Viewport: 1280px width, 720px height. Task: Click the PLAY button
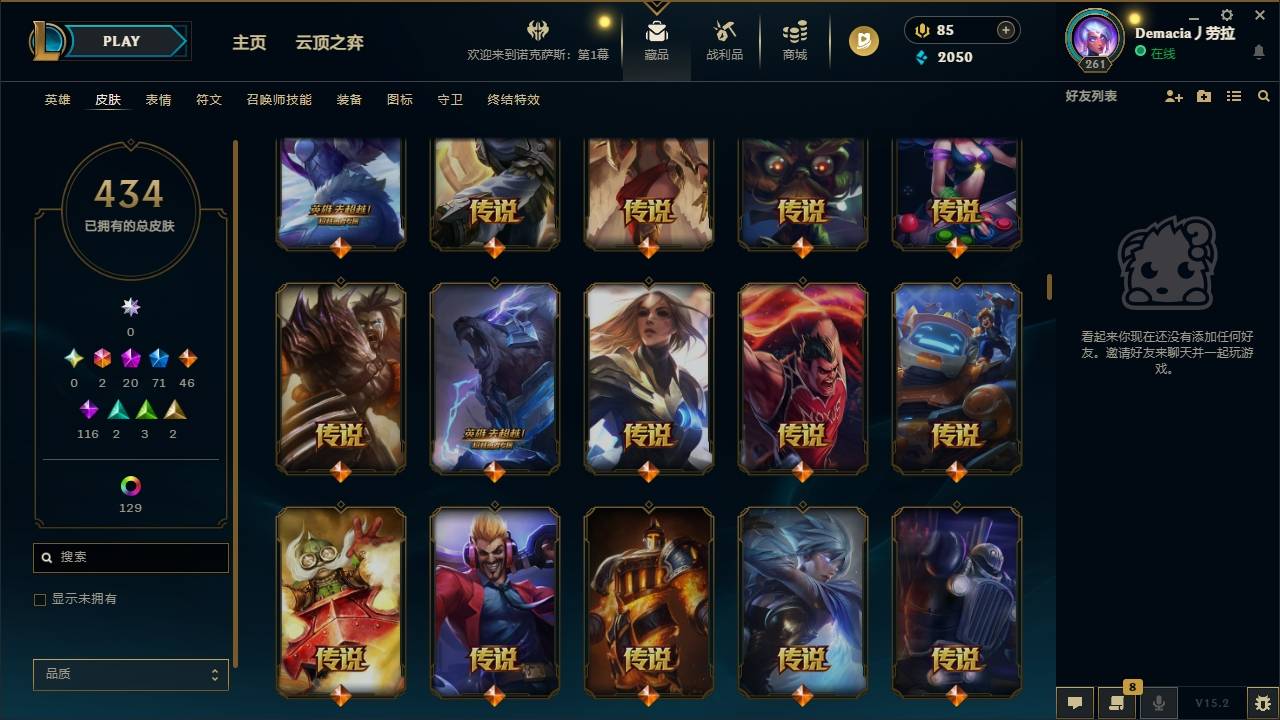121,41
